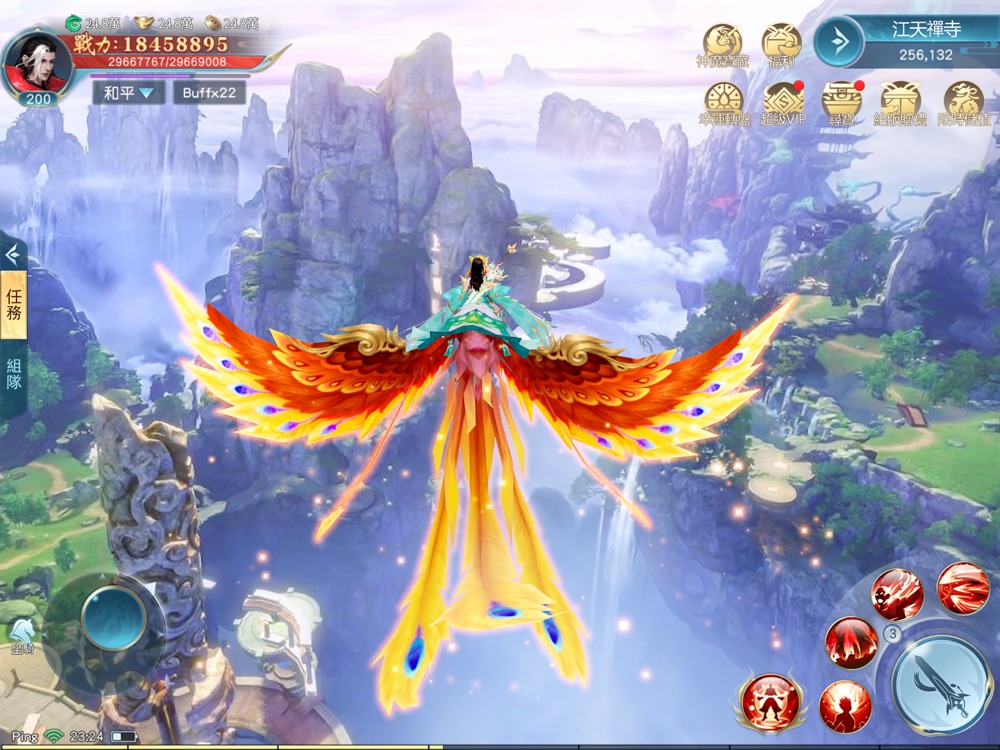Open the 和平 combat mode dropdown
1000x750 pixels.
point(128,93)
